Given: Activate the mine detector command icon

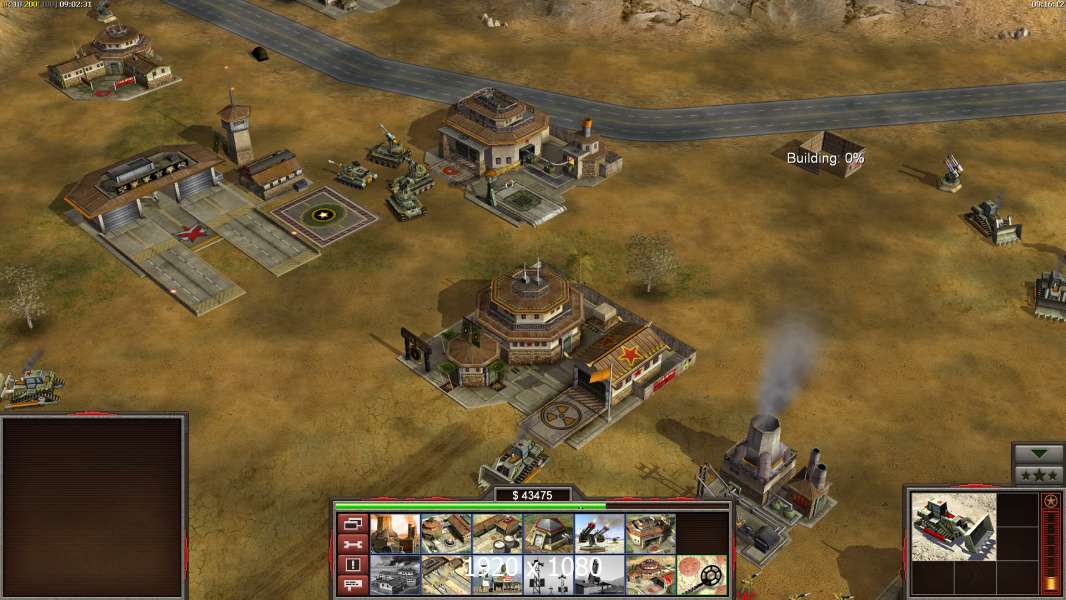Looking at the screenshot, I should coord(701,575).
